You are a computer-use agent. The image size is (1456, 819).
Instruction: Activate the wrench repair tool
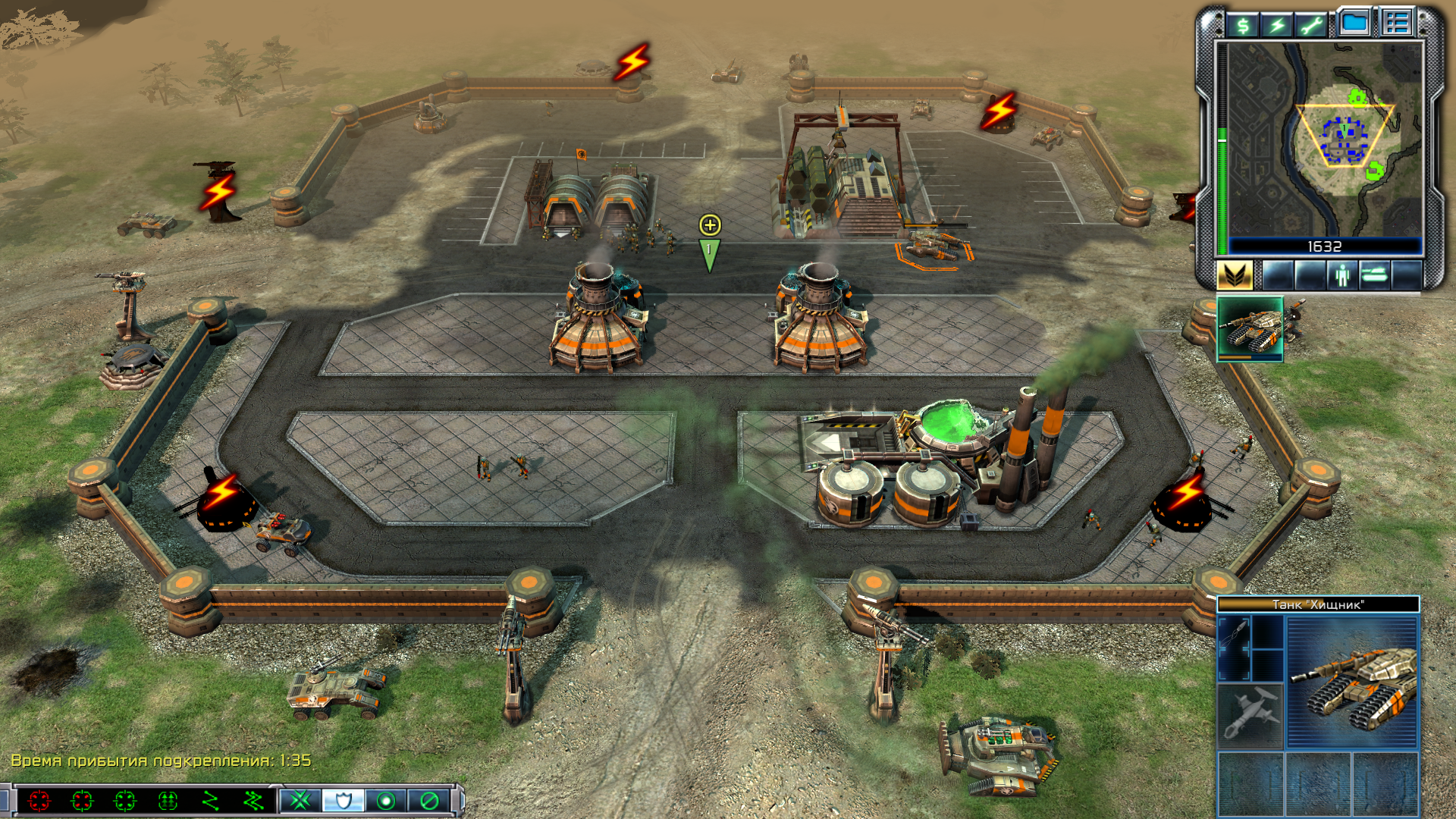click(1312, 27)
